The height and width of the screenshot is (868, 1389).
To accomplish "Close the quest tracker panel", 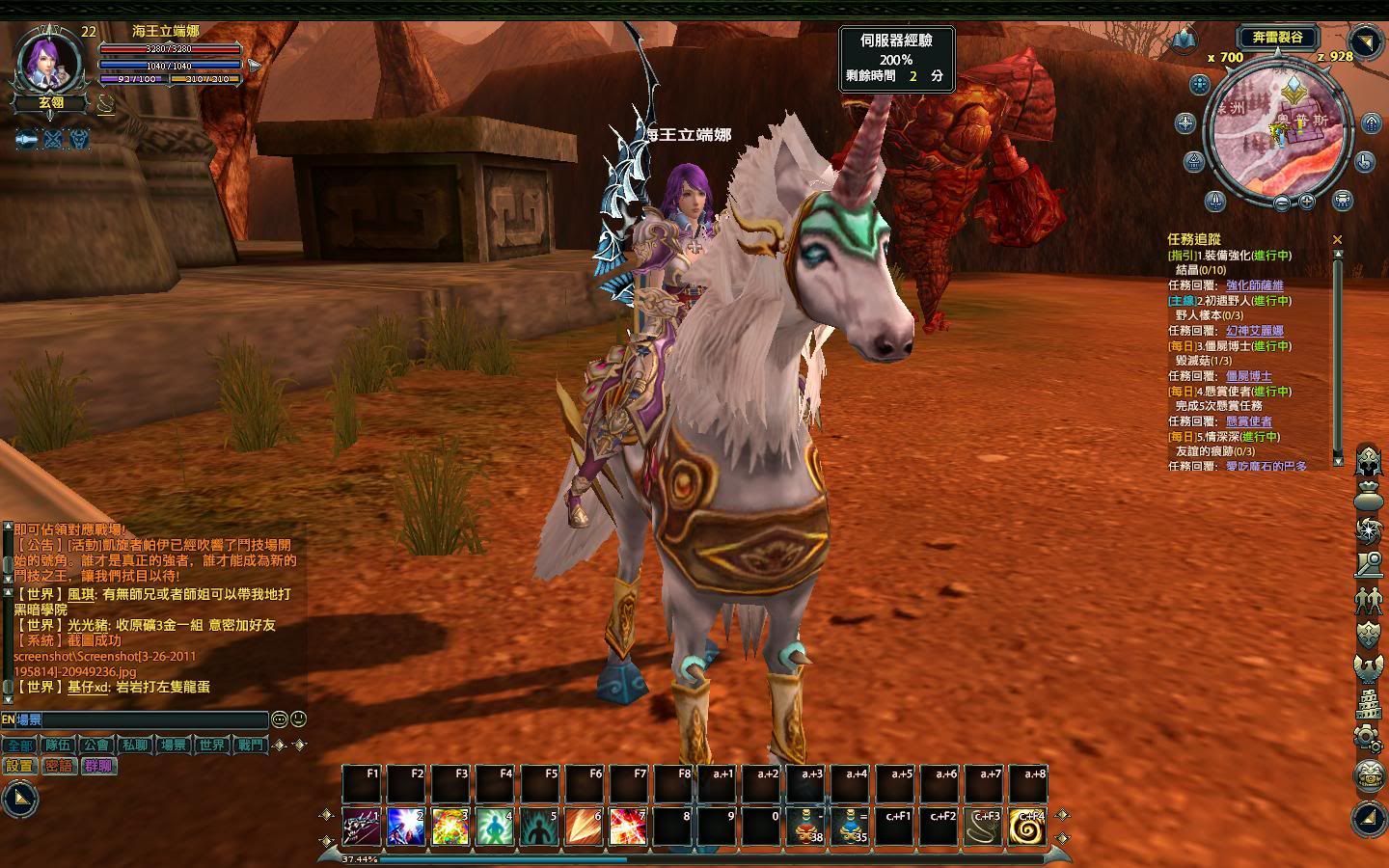I will pos(1337,239).
